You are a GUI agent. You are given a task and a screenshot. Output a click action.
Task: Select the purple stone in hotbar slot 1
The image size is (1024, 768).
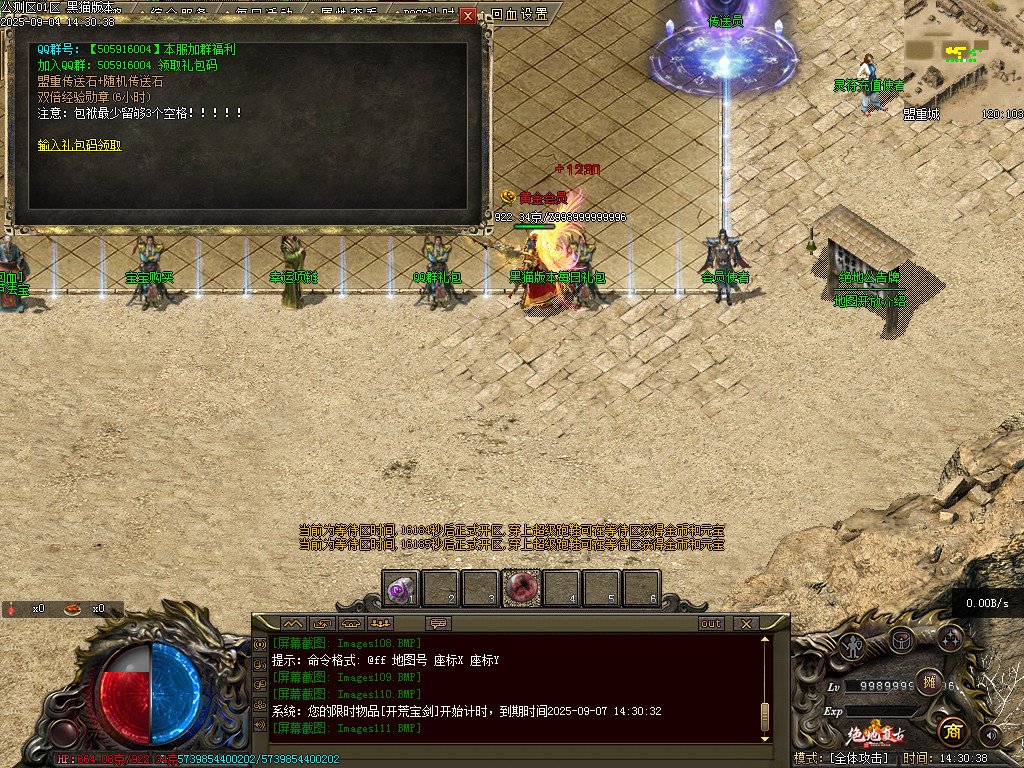click(x=402, y=589)
